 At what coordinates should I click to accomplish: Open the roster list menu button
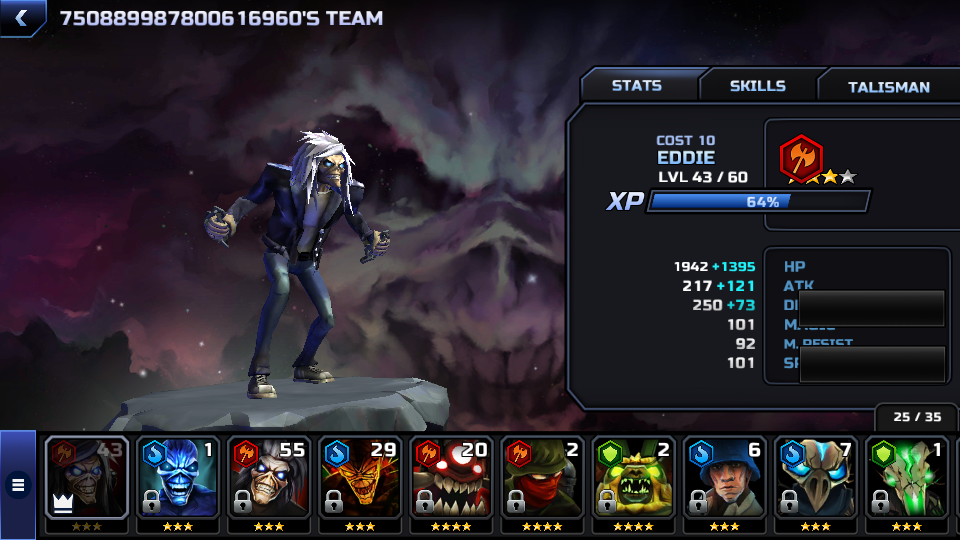[x=18, y=485]
